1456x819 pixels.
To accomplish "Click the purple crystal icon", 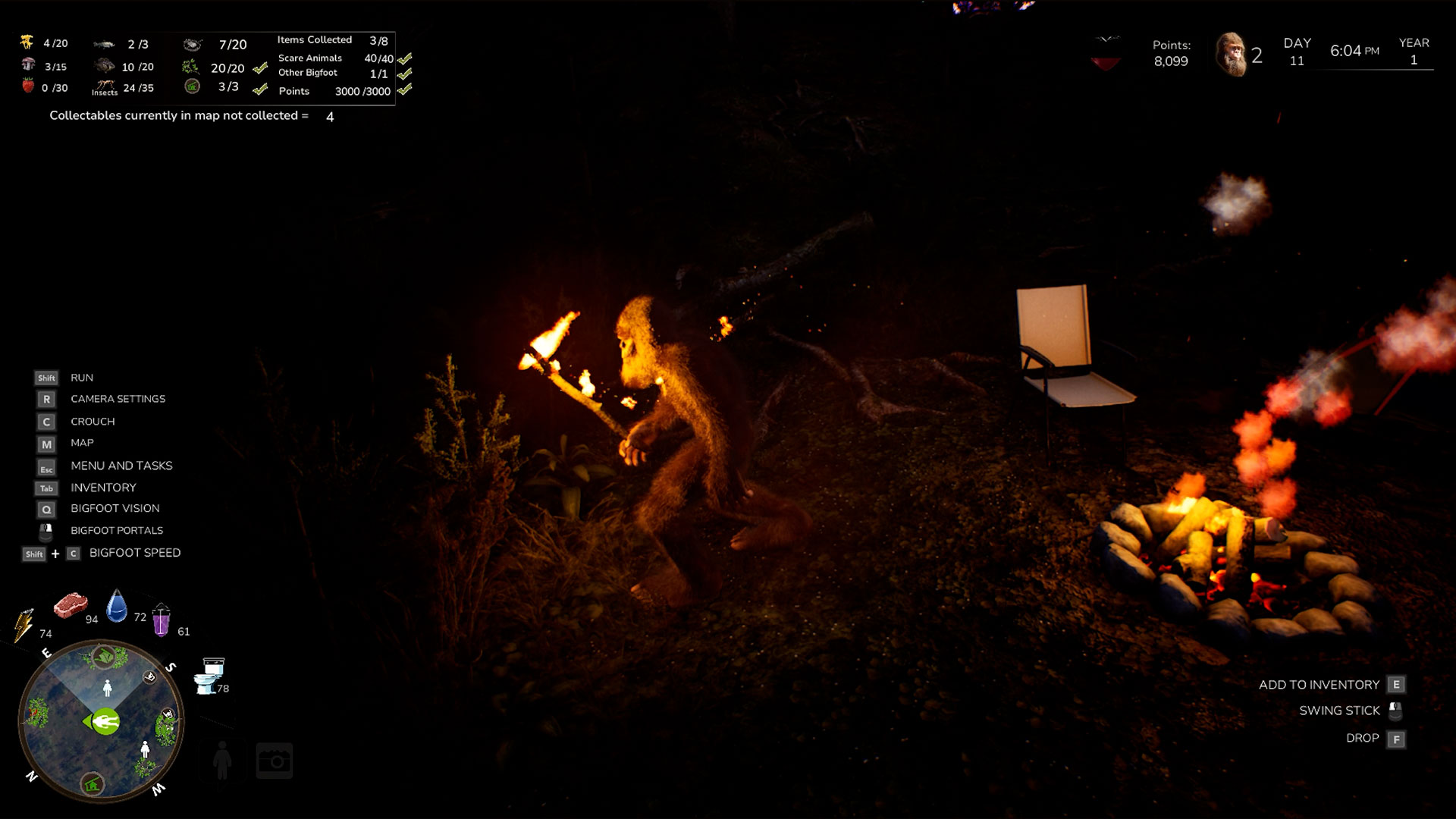I will [161, 620].
